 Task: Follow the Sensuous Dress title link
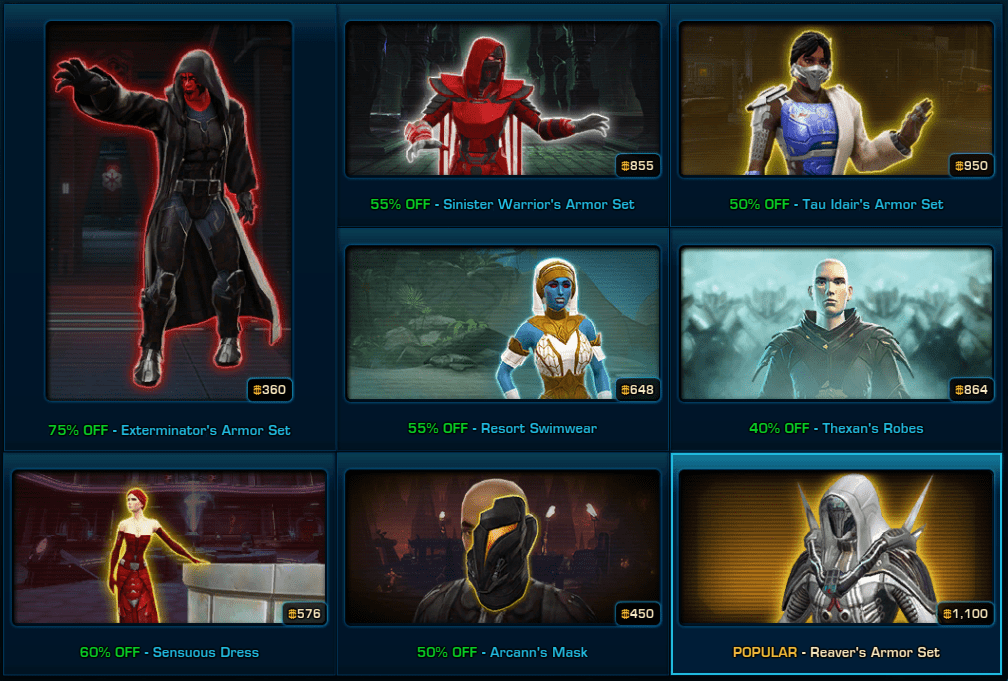pos(206,652)
